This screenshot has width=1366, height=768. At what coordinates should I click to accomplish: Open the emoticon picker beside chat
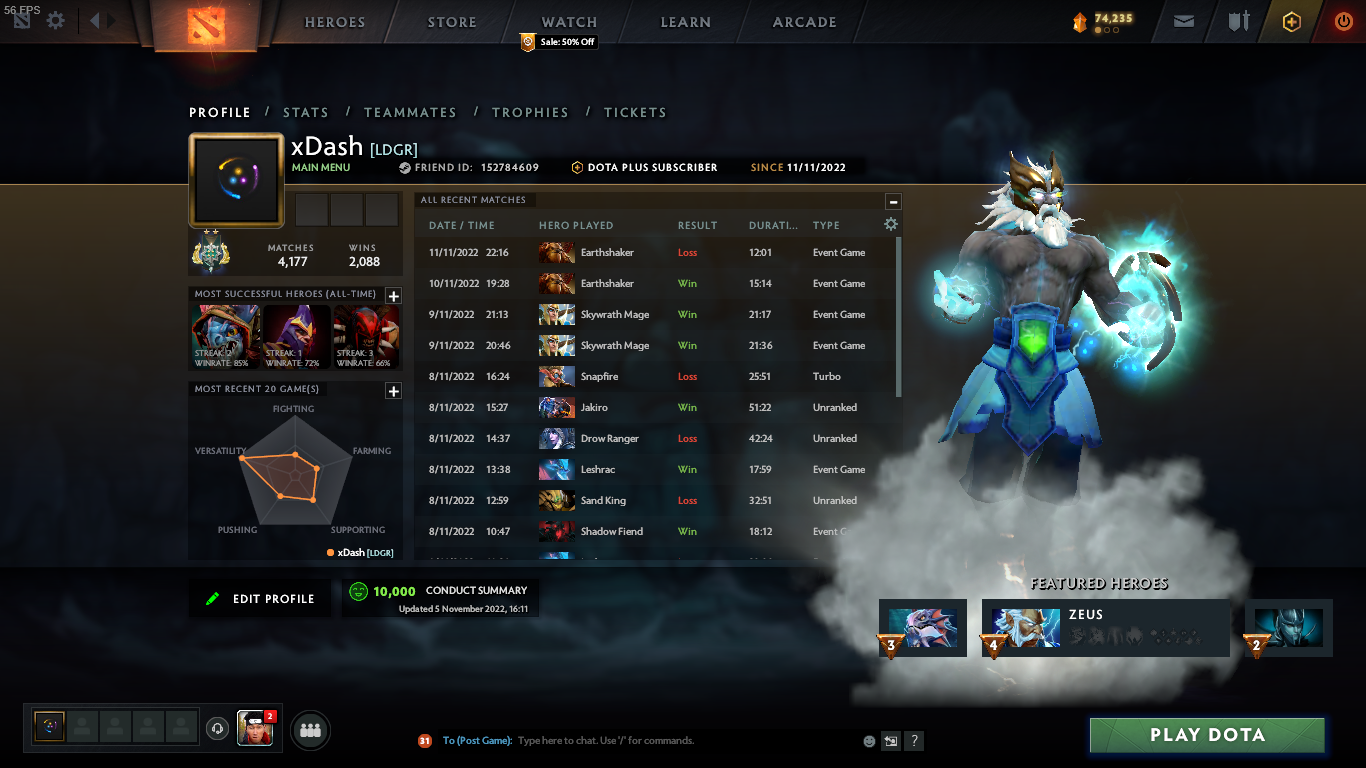tap(867, 740)
